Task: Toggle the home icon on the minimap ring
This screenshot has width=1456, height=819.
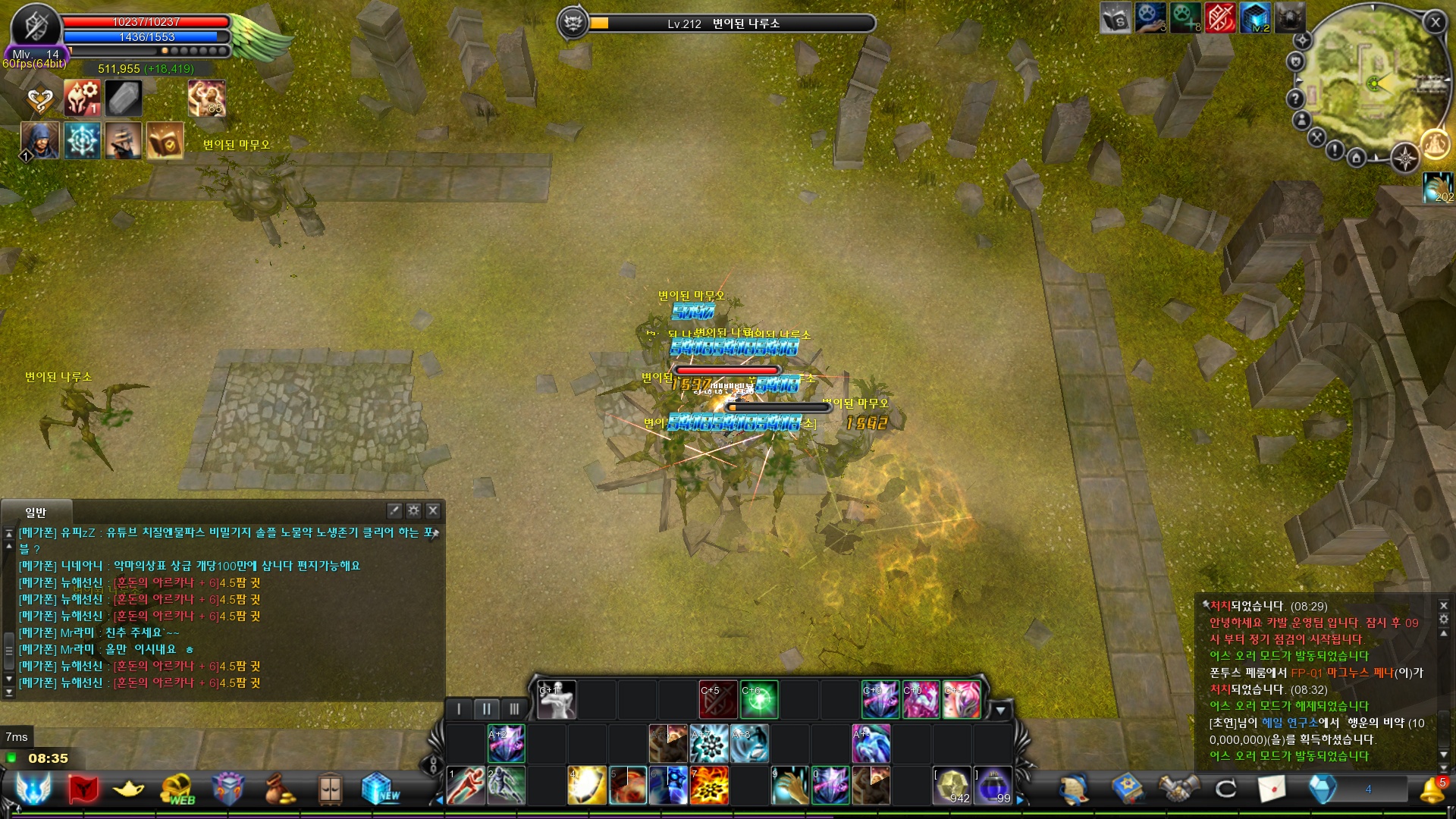Action: [x=1357, y=157]
